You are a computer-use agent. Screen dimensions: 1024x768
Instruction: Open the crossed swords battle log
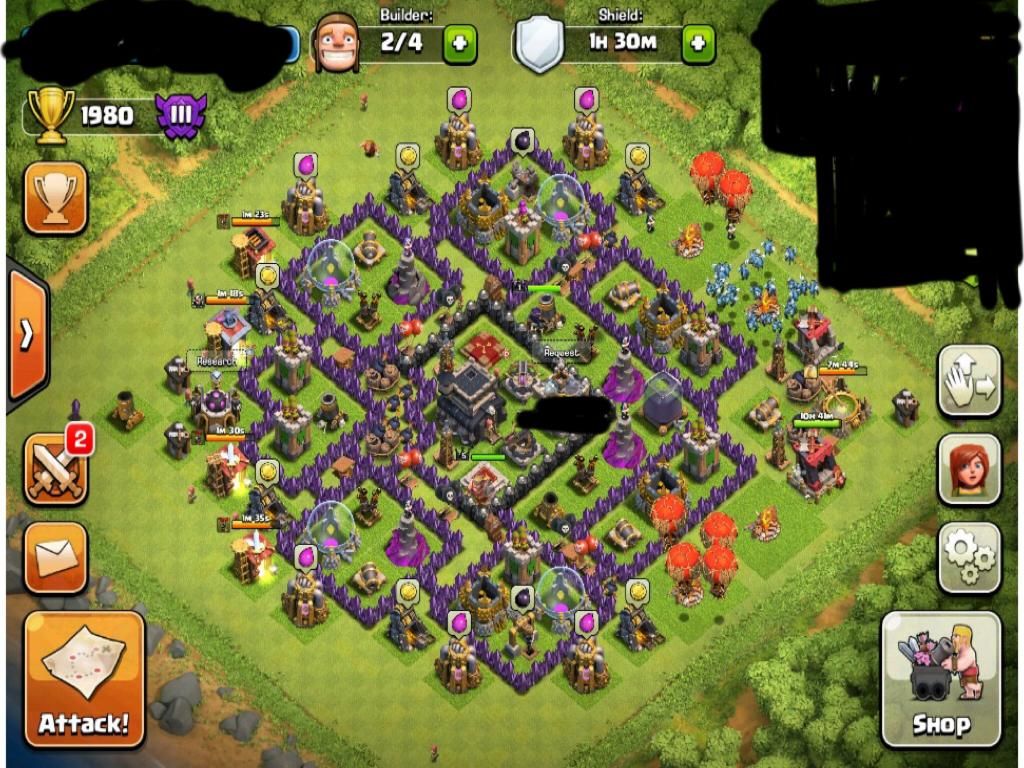point(55,469)
